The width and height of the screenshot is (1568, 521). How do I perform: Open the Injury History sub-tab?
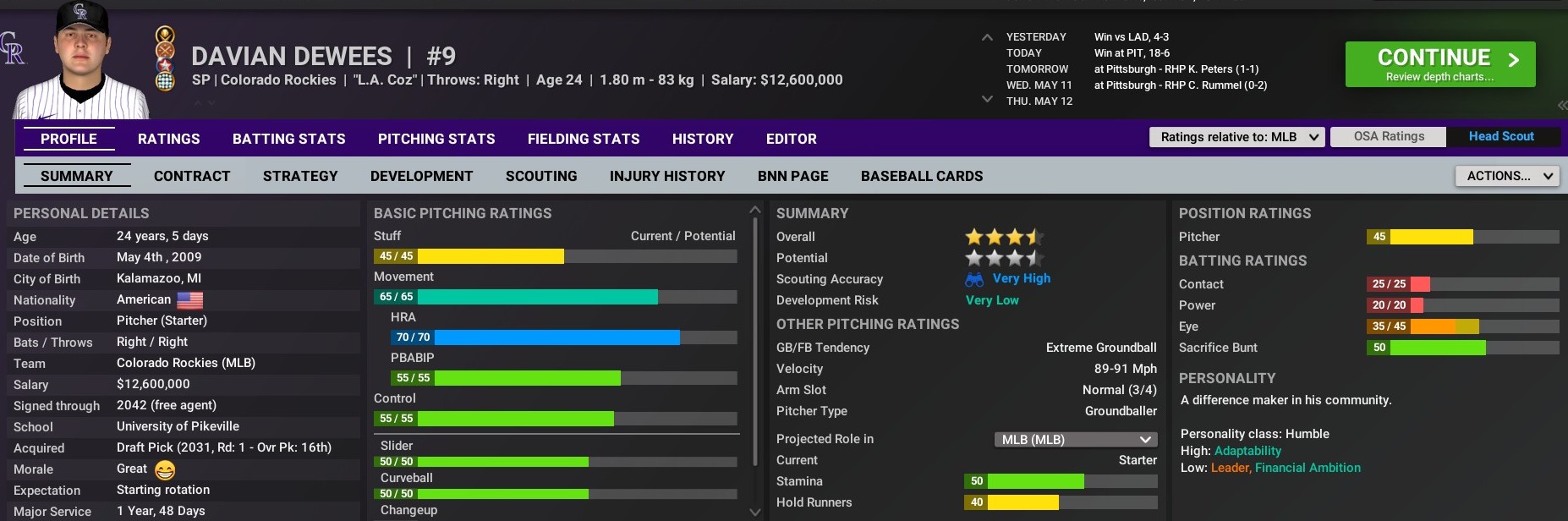667,176
